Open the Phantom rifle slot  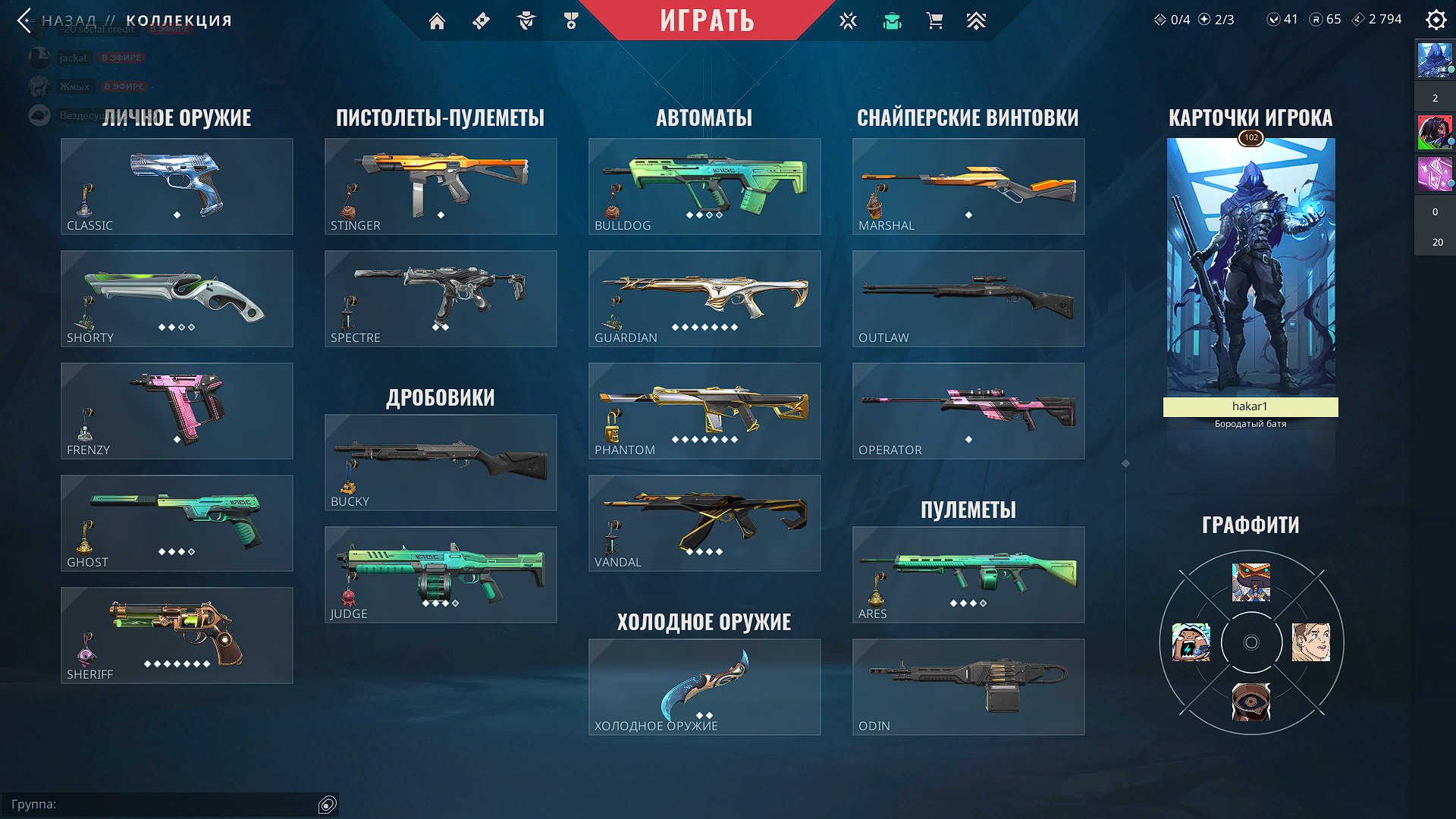704,411
